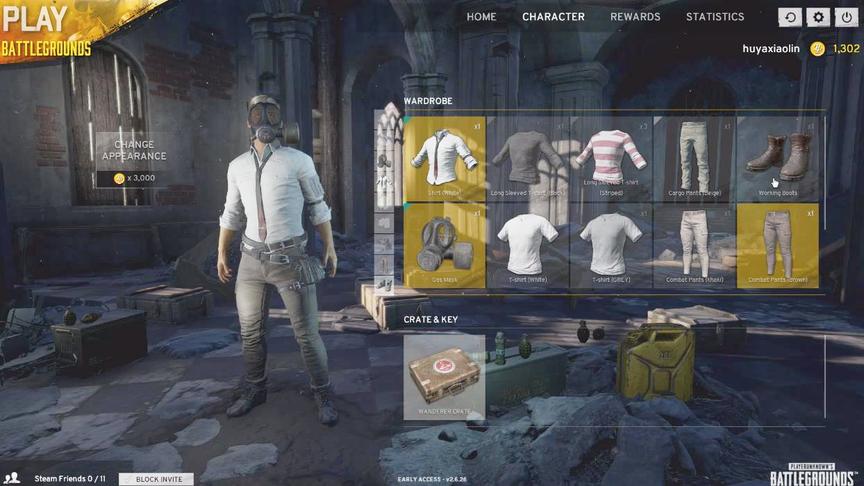Open settings with the gear icon
Viewport: 864px width, 486px height.
[818, 17]
